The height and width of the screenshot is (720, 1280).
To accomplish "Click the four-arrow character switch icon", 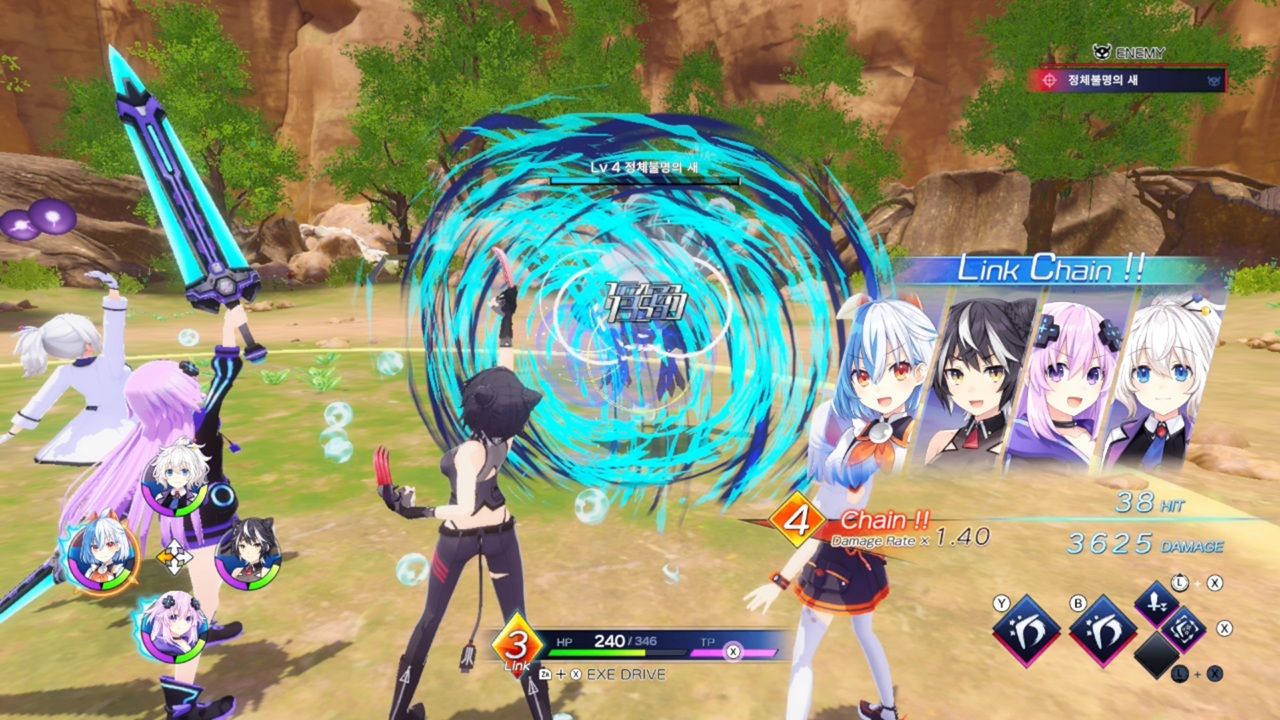I will 174,557.
